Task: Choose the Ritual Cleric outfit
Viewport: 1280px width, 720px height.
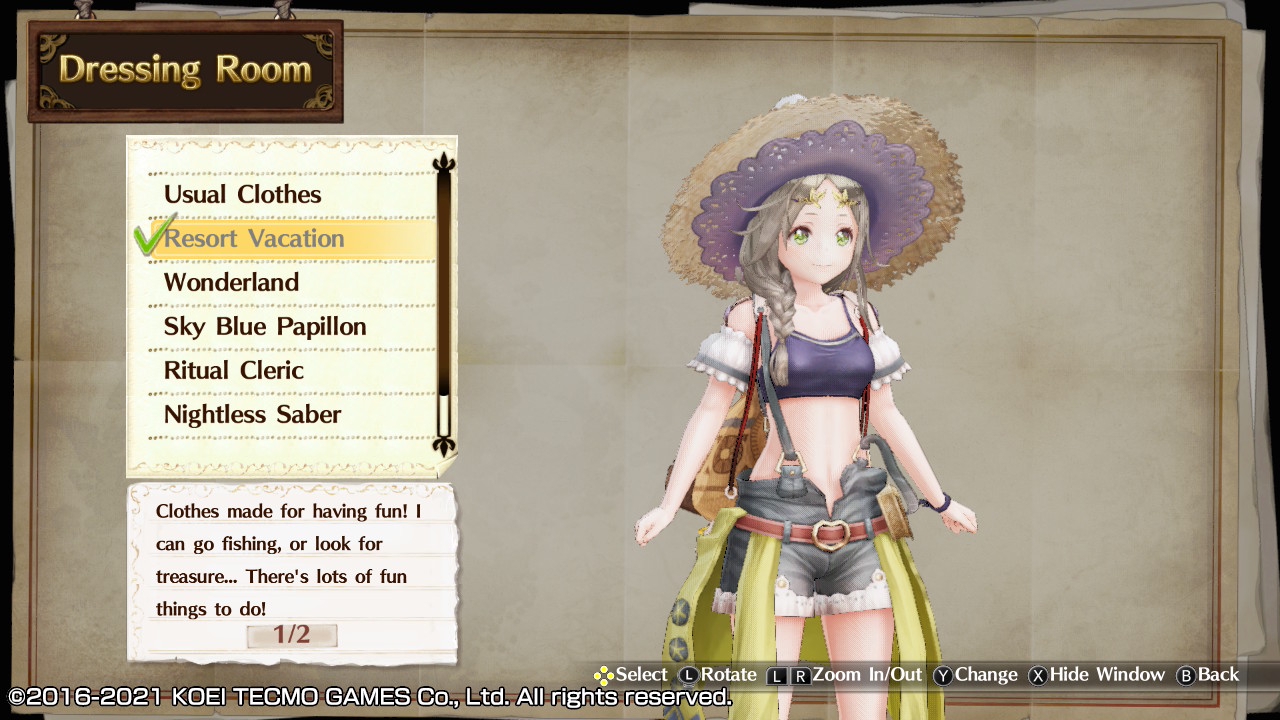Action: 234,370
